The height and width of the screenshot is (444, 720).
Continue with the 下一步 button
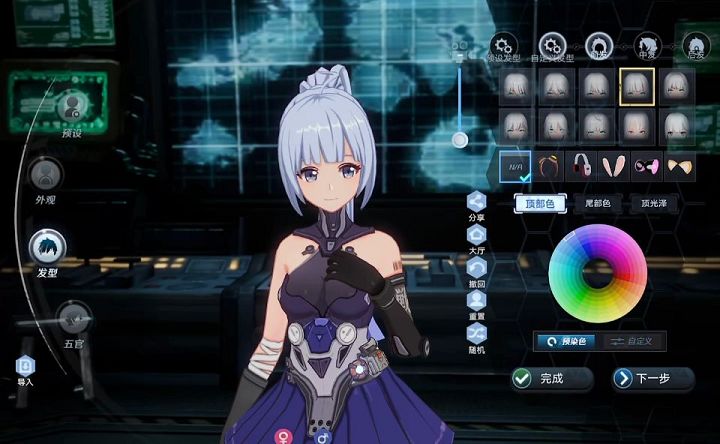pyautogui.click(x=653, y=378)
